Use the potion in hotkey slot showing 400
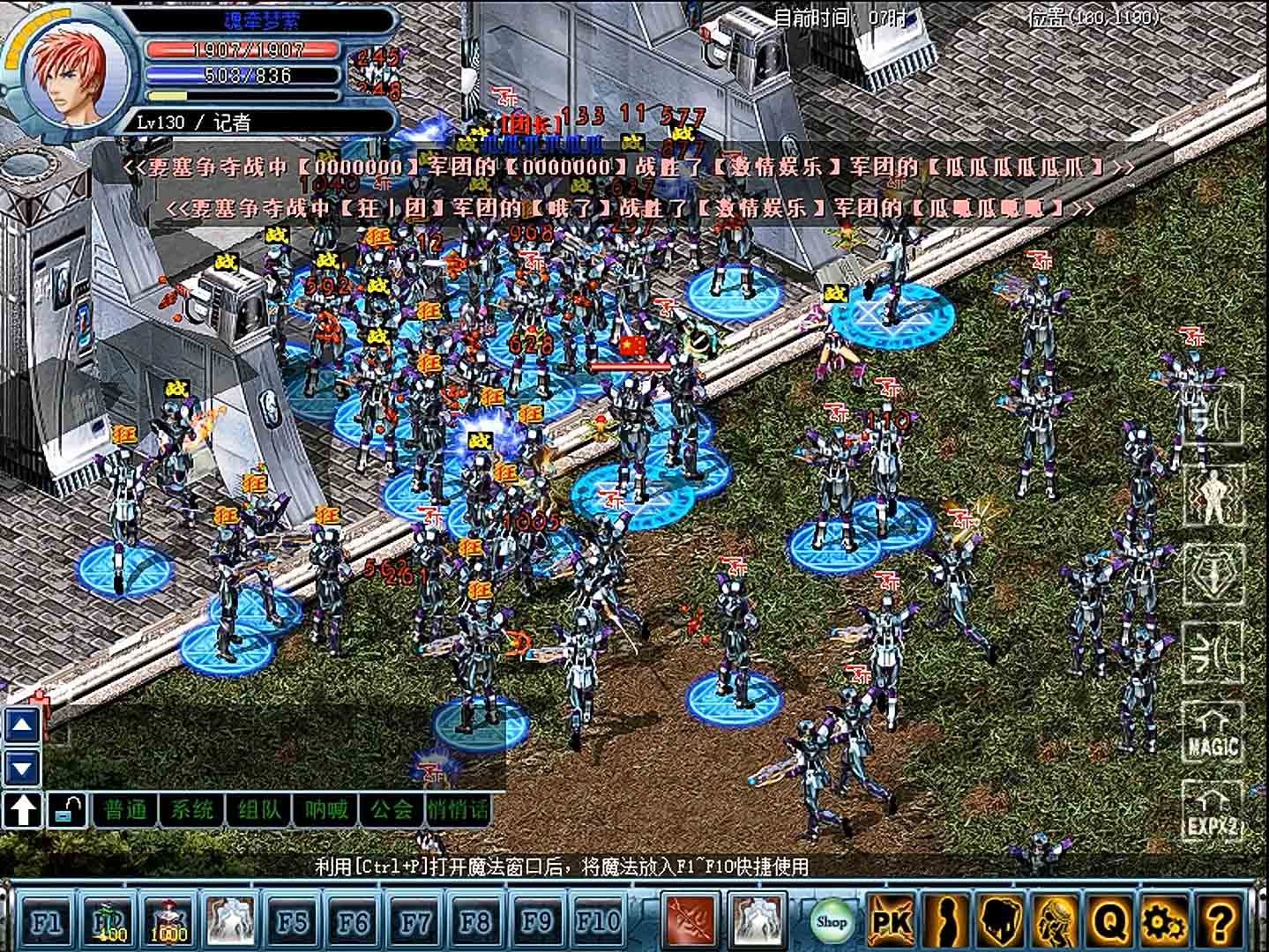1269x952 pixels. [x=108, y=921]
